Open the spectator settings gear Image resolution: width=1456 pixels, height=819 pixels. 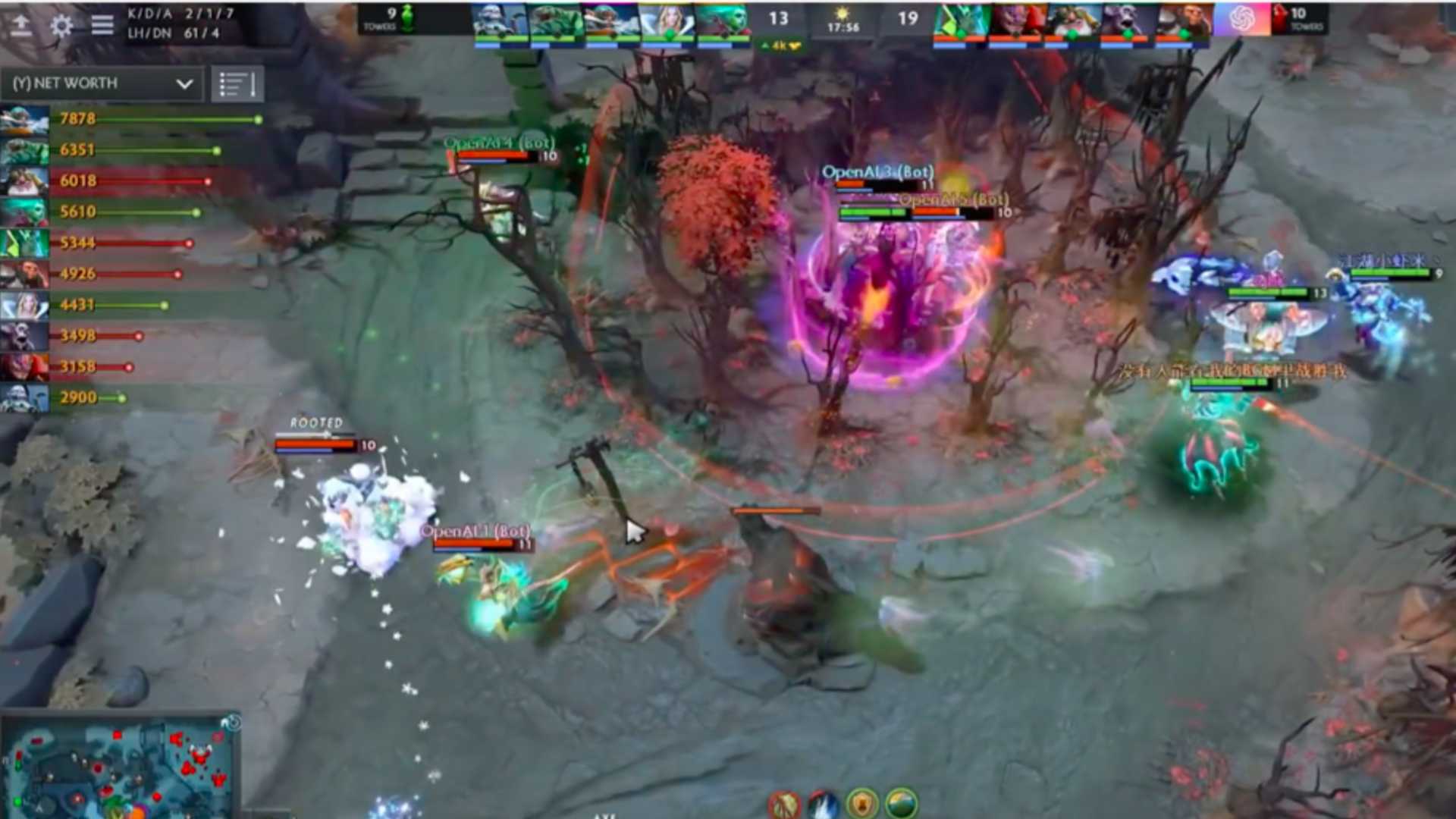click(61, 25)
